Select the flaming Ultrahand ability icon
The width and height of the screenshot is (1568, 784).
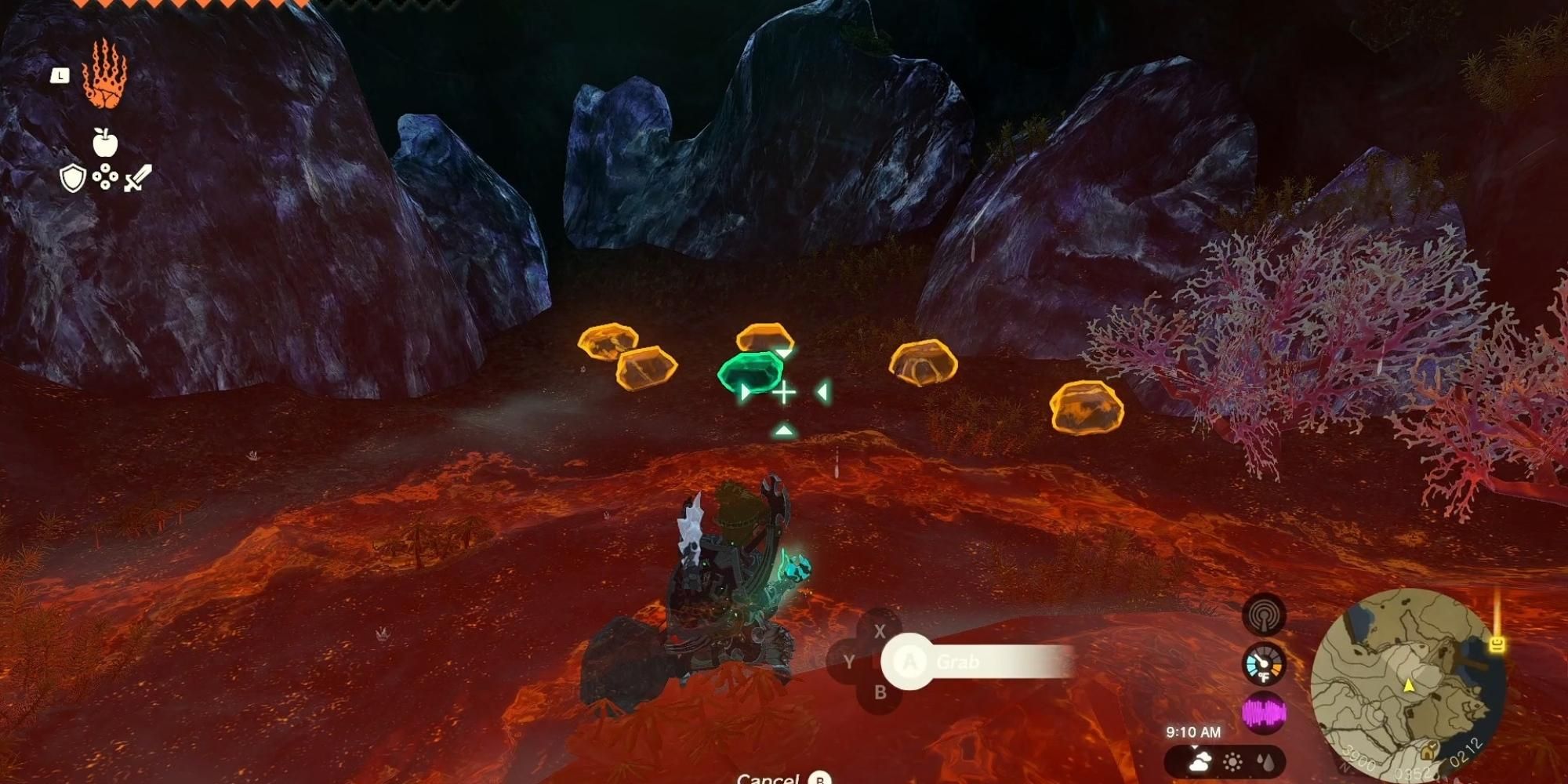click(x=108, y=78)
